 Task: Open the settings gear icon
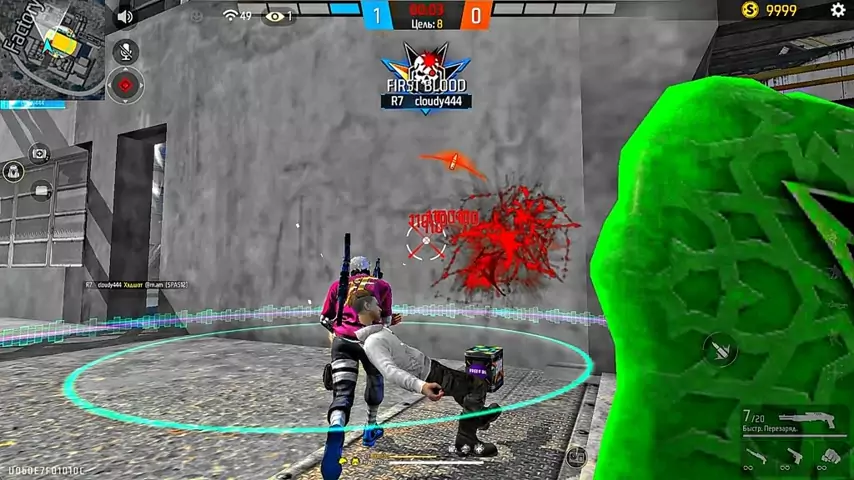(x=838, y=10)
